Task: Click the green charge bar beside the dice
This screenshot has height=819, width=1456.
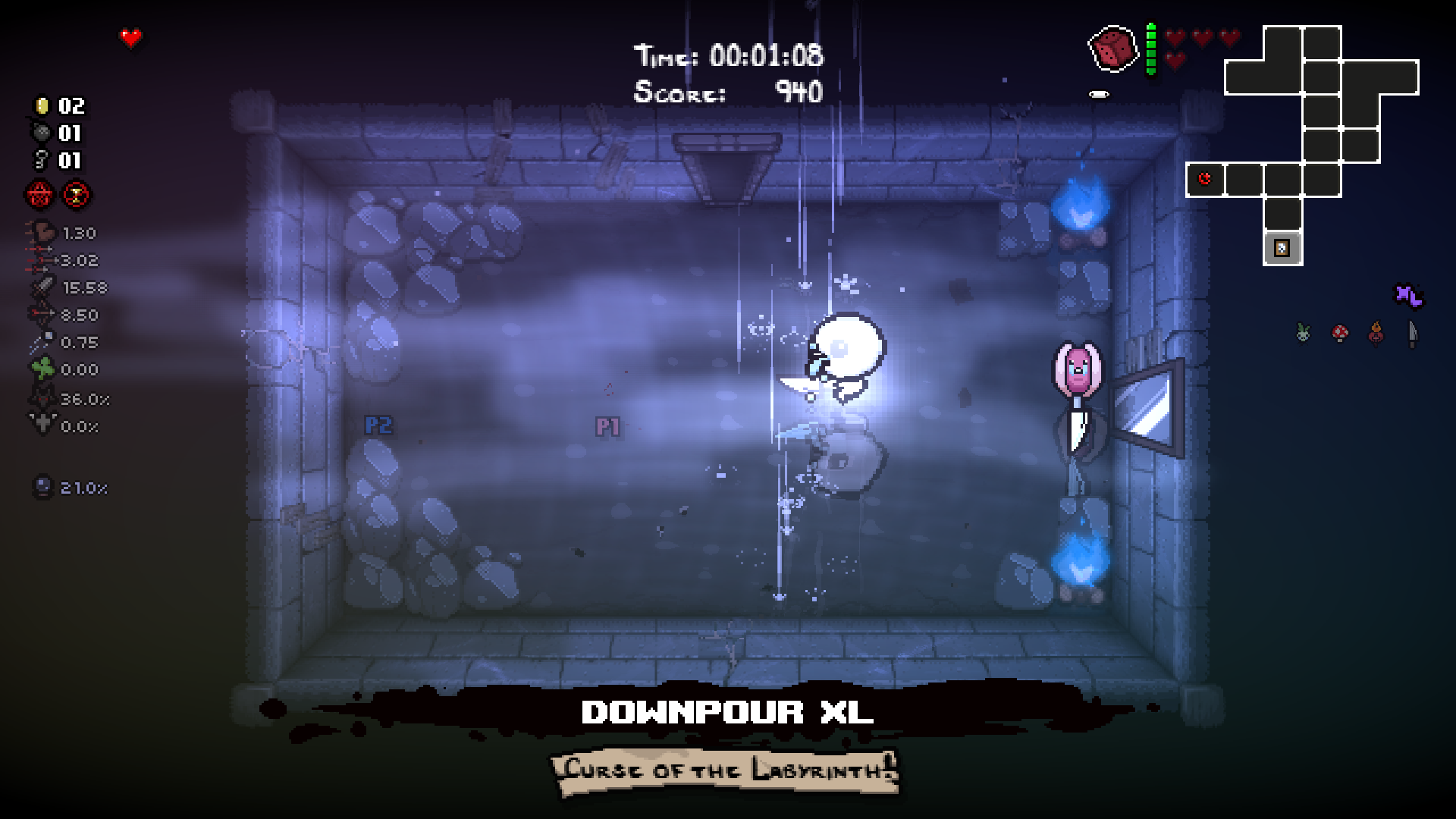Action: coord(1150,48)
